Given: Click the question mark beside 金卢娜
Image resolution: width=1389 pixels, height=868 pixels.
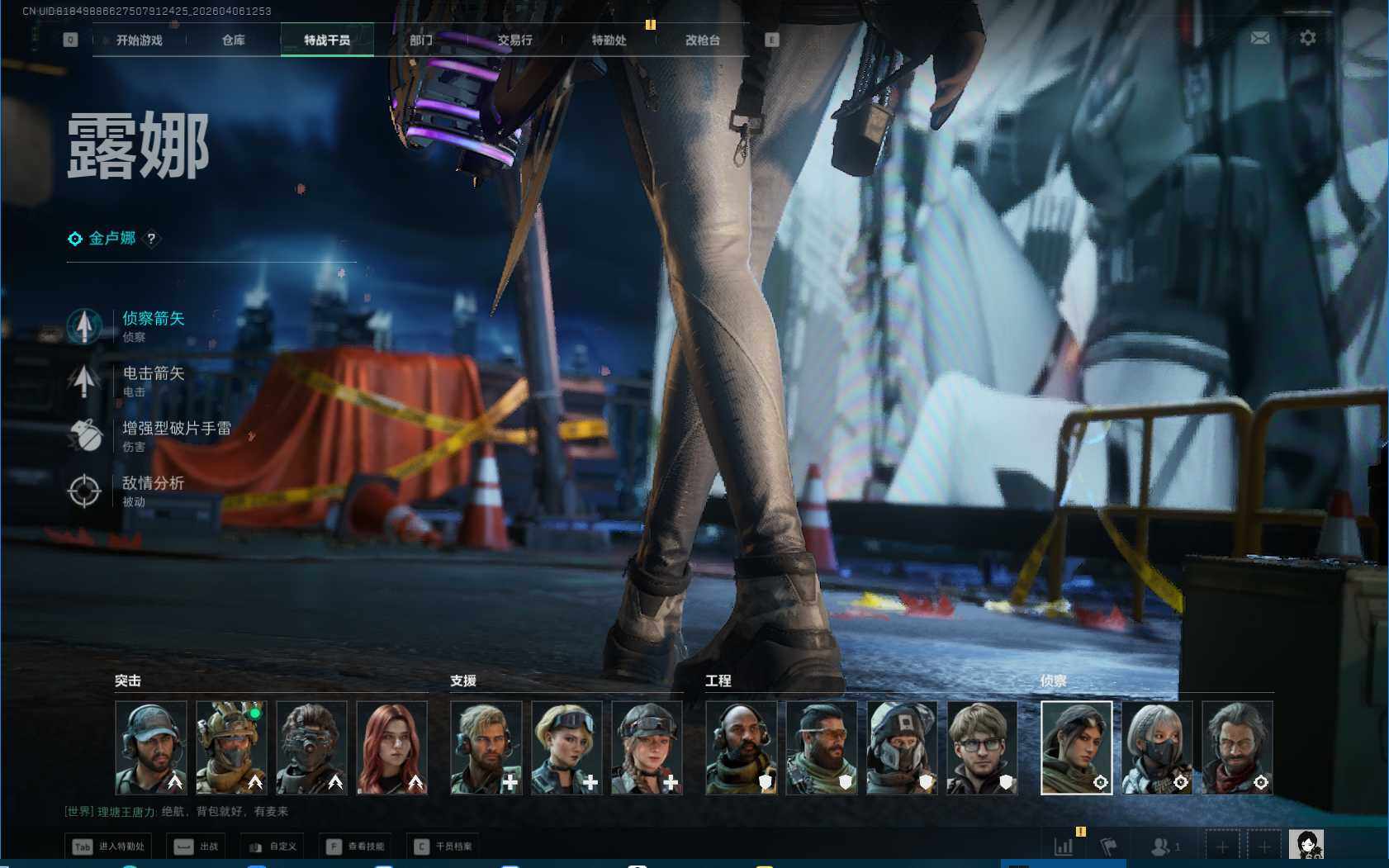Looking at the screenshot, I should point(151,239).
